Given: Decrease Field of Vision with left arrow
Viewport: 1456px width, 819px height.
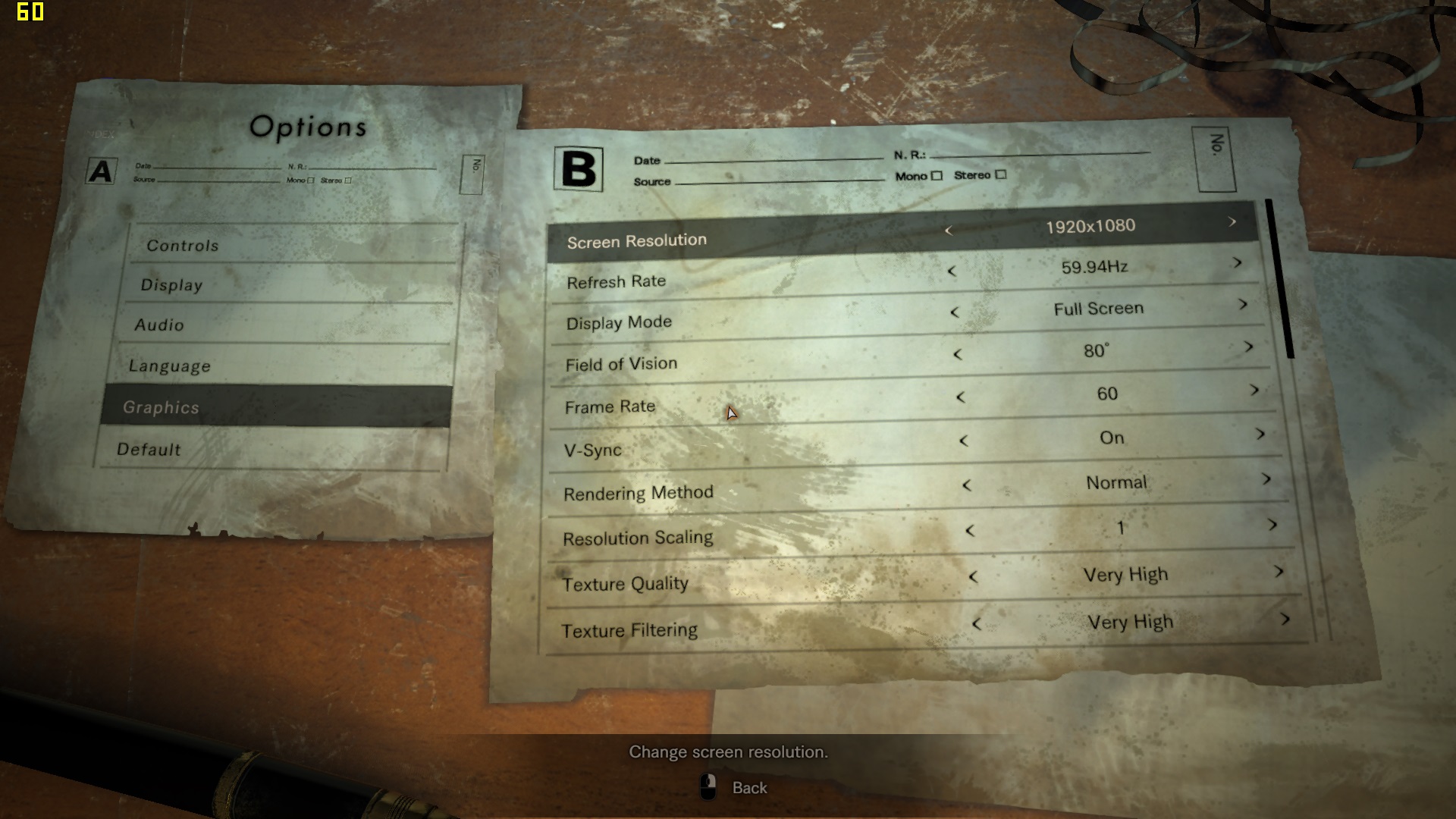Looking at the screenshot, I should coord(958,354).
